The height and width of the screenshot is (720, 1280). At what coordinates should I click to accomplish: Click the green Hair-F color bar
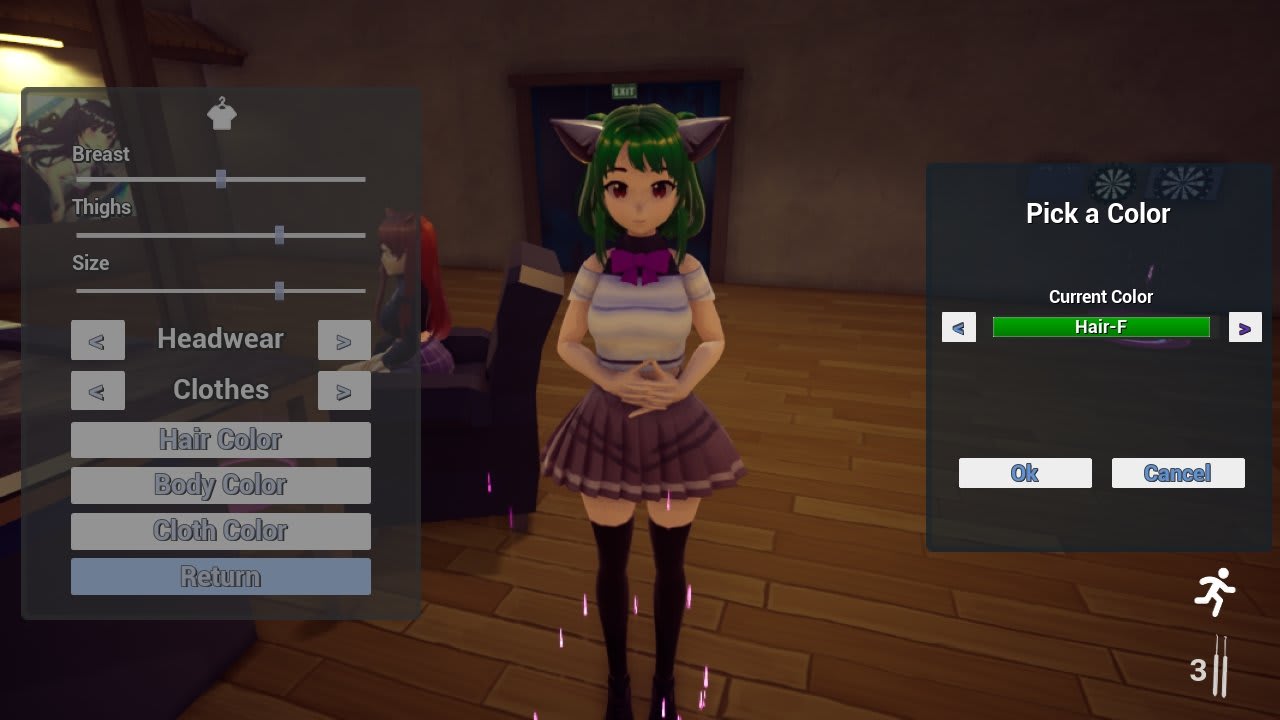(1100, 327)
